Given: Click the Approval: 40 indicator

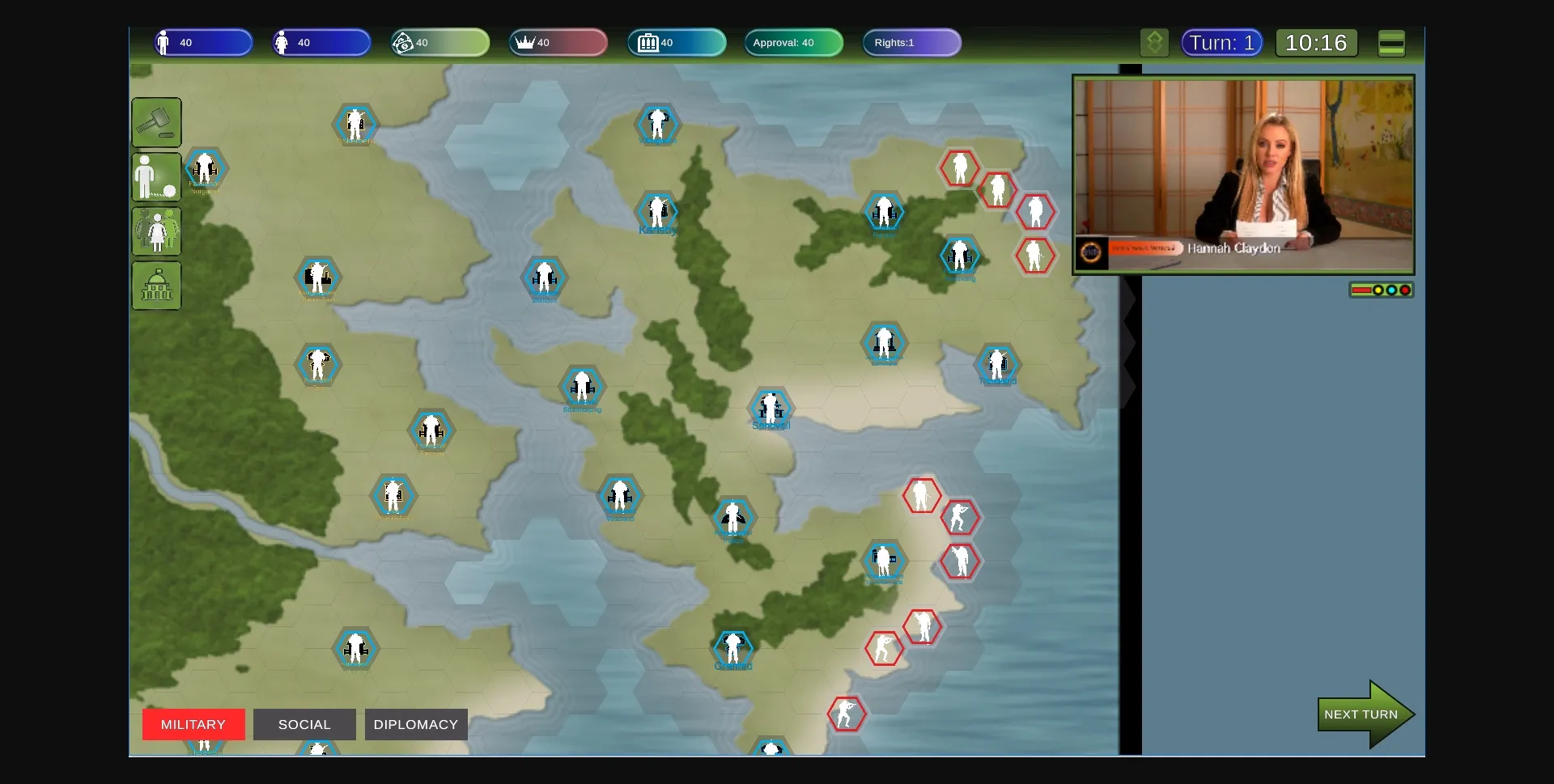Looking at the screenshot, I should tap(792, 42).
